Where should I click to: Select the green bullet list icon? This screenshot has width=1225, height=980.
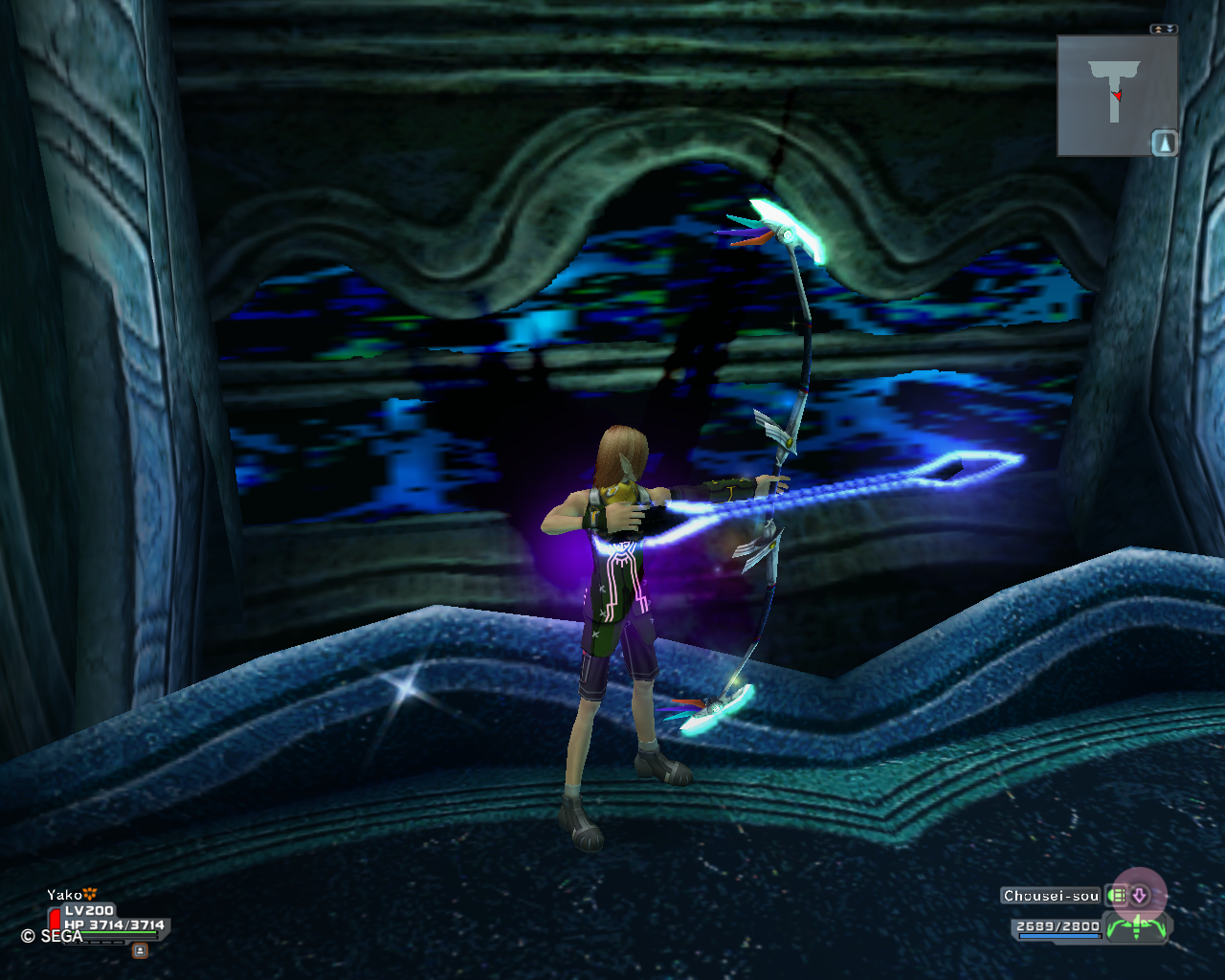pos(1116,896)
